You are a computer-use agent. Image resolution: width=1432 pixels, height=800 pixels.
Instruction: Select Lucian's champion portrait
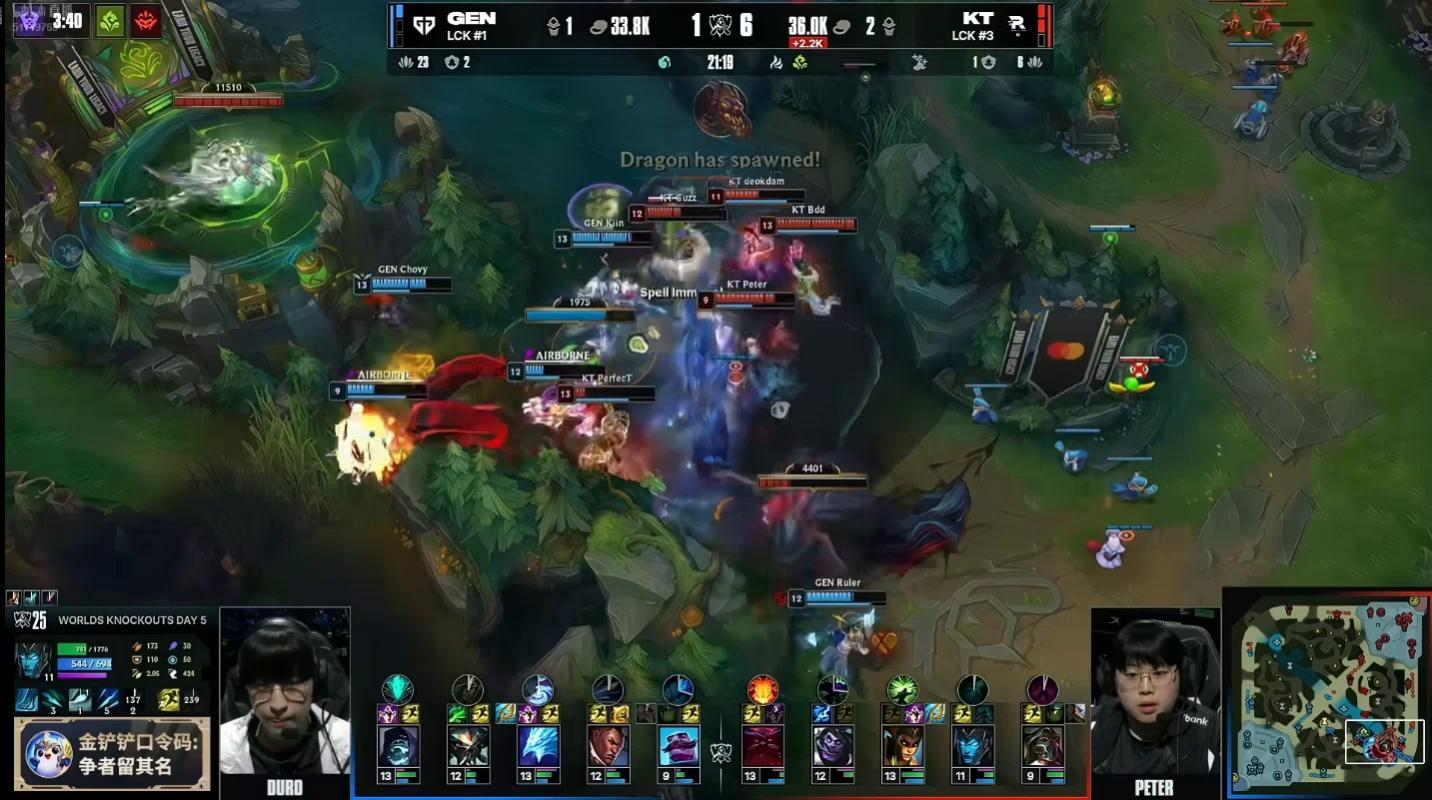click(x=608, y=746)
